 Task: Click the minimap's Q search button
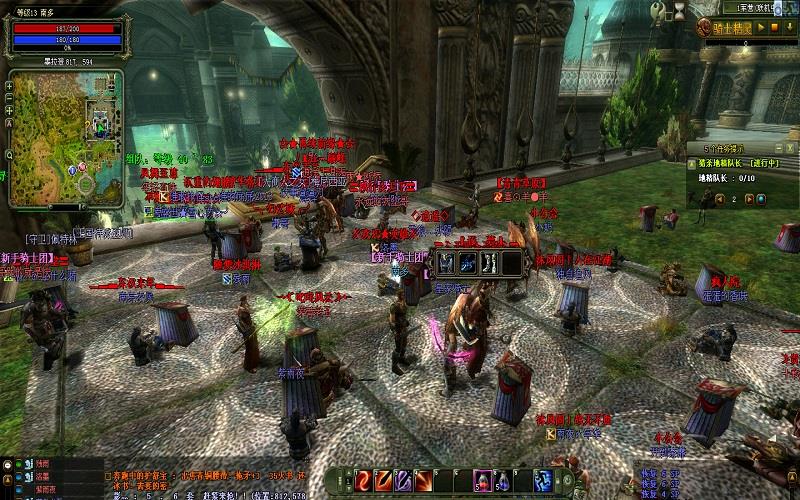pyautogui.click(x=9, y=155)
